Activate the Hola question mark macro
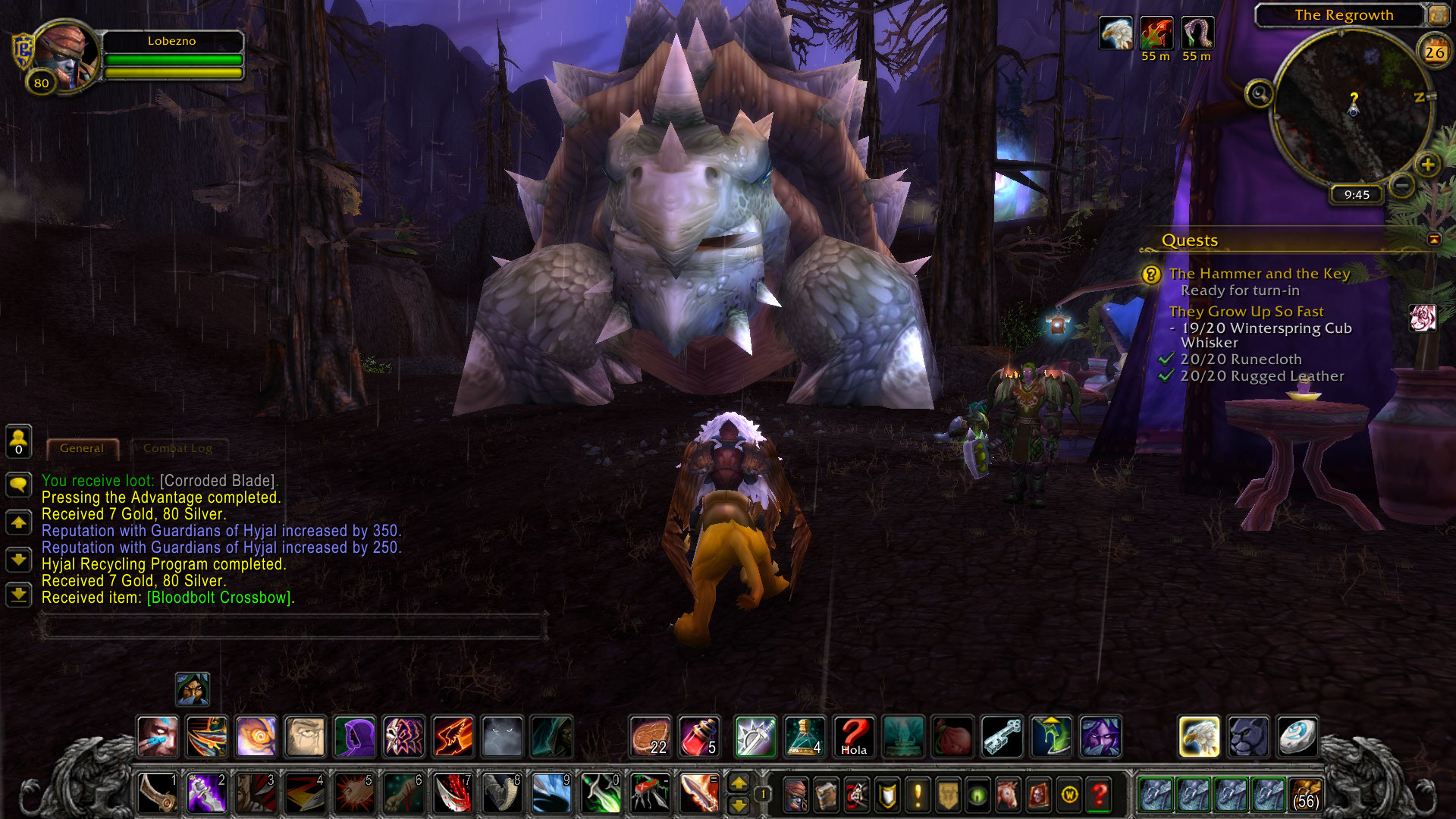This screenshot has width=1456, height=819. click(853, 736)
